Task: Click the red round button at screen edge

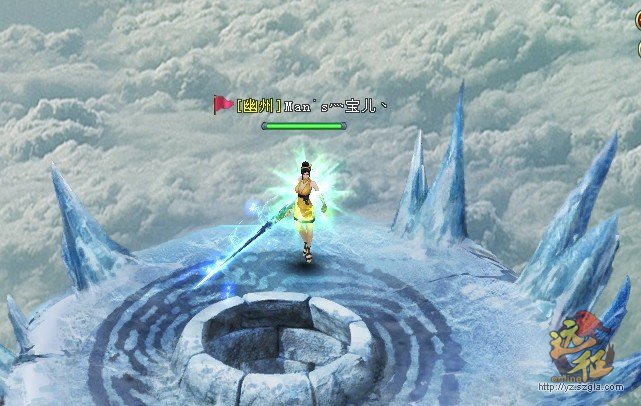Action: (x=637, y=21)
